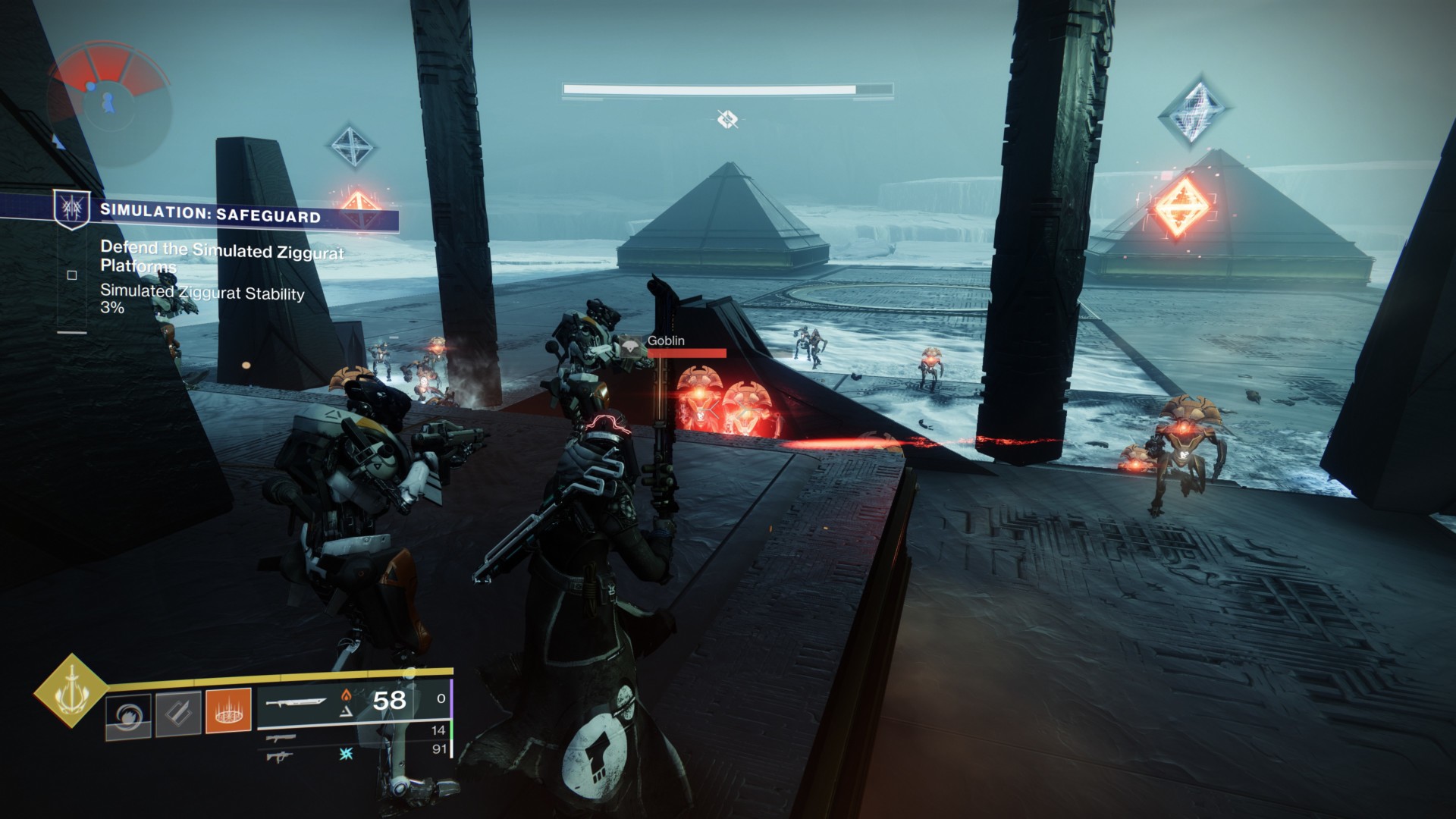
Task: Activate the golden sword super ability icon
Action: tap(71, 690)
